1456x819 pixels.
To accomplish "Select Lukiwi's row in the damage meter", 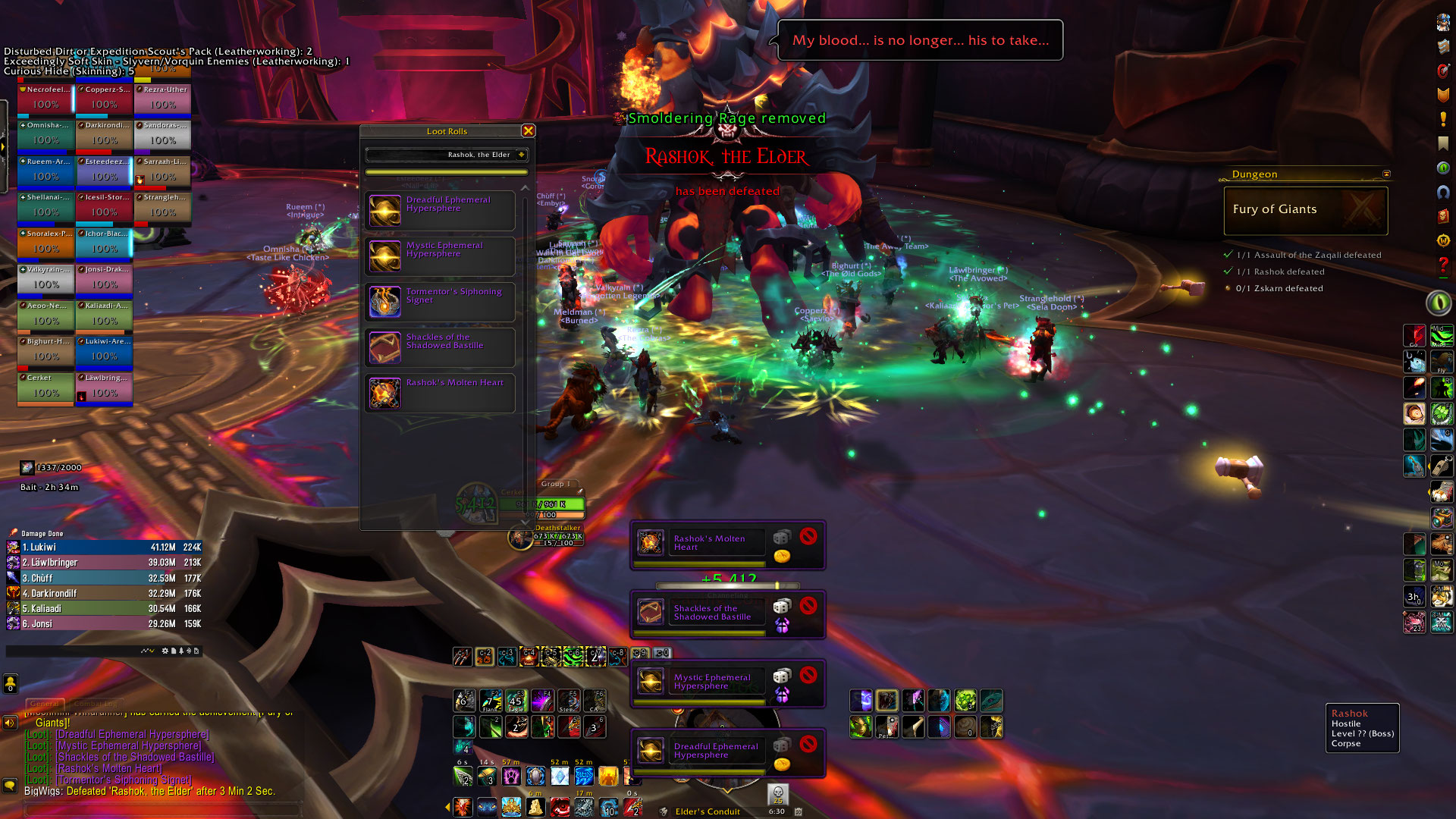I will point(104,548).
